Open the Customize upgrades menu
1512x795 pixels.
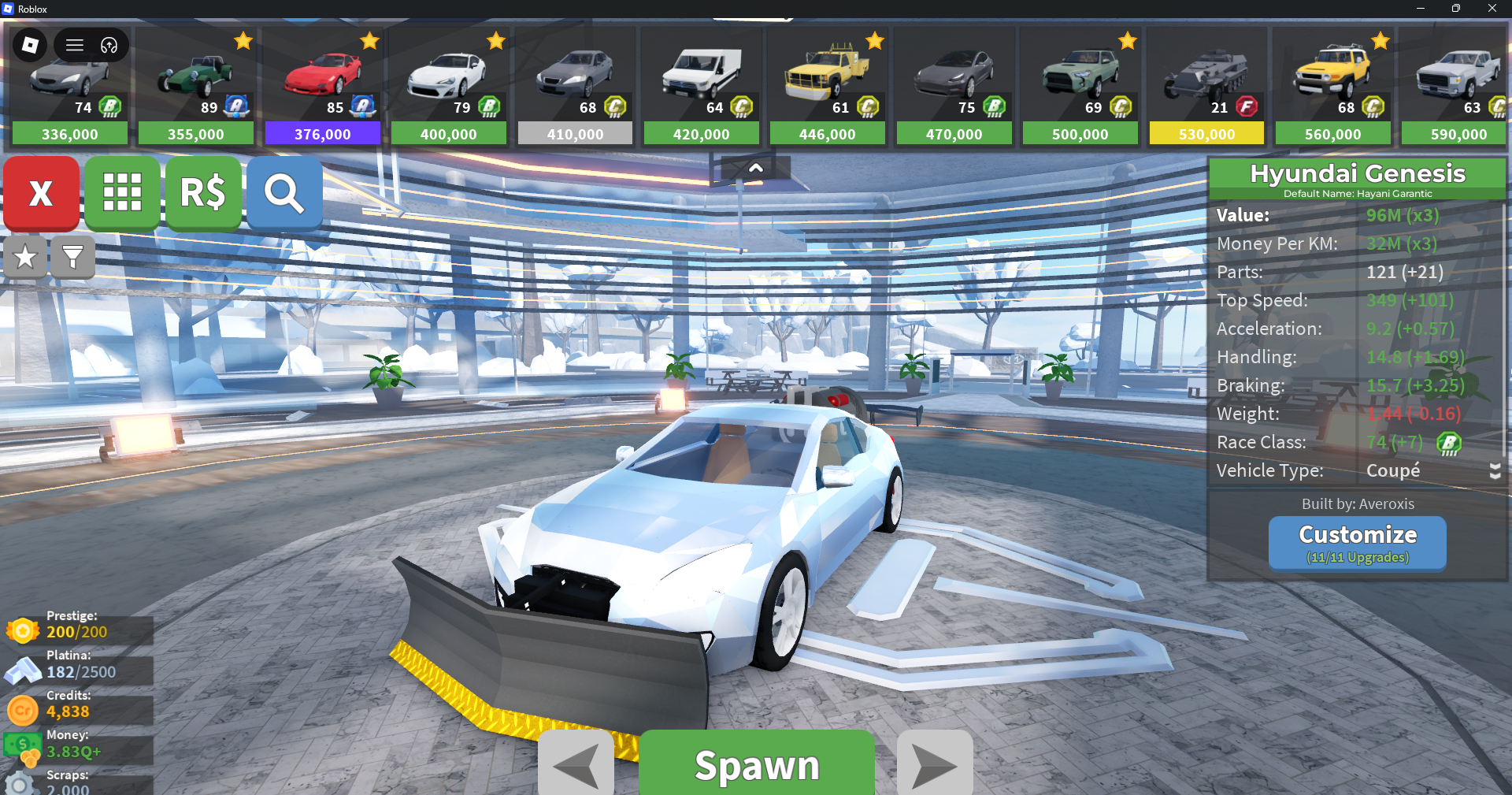click(1357, 542)
